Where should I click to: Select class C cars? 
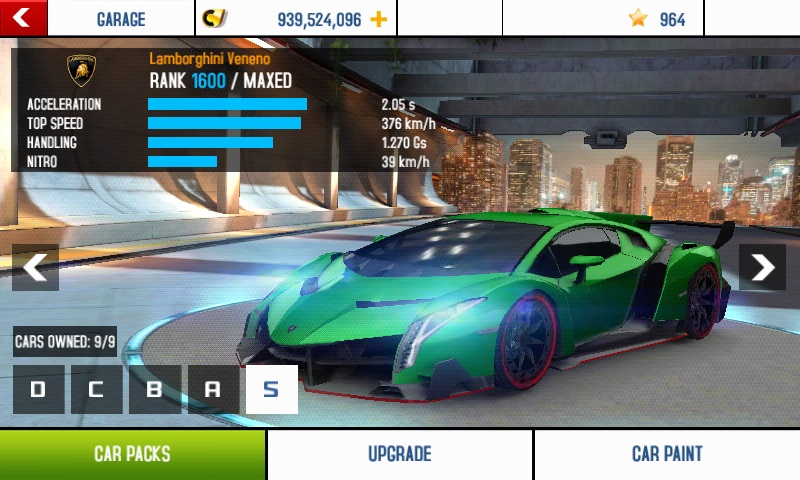pyautogui.click(x=96, y=389)
